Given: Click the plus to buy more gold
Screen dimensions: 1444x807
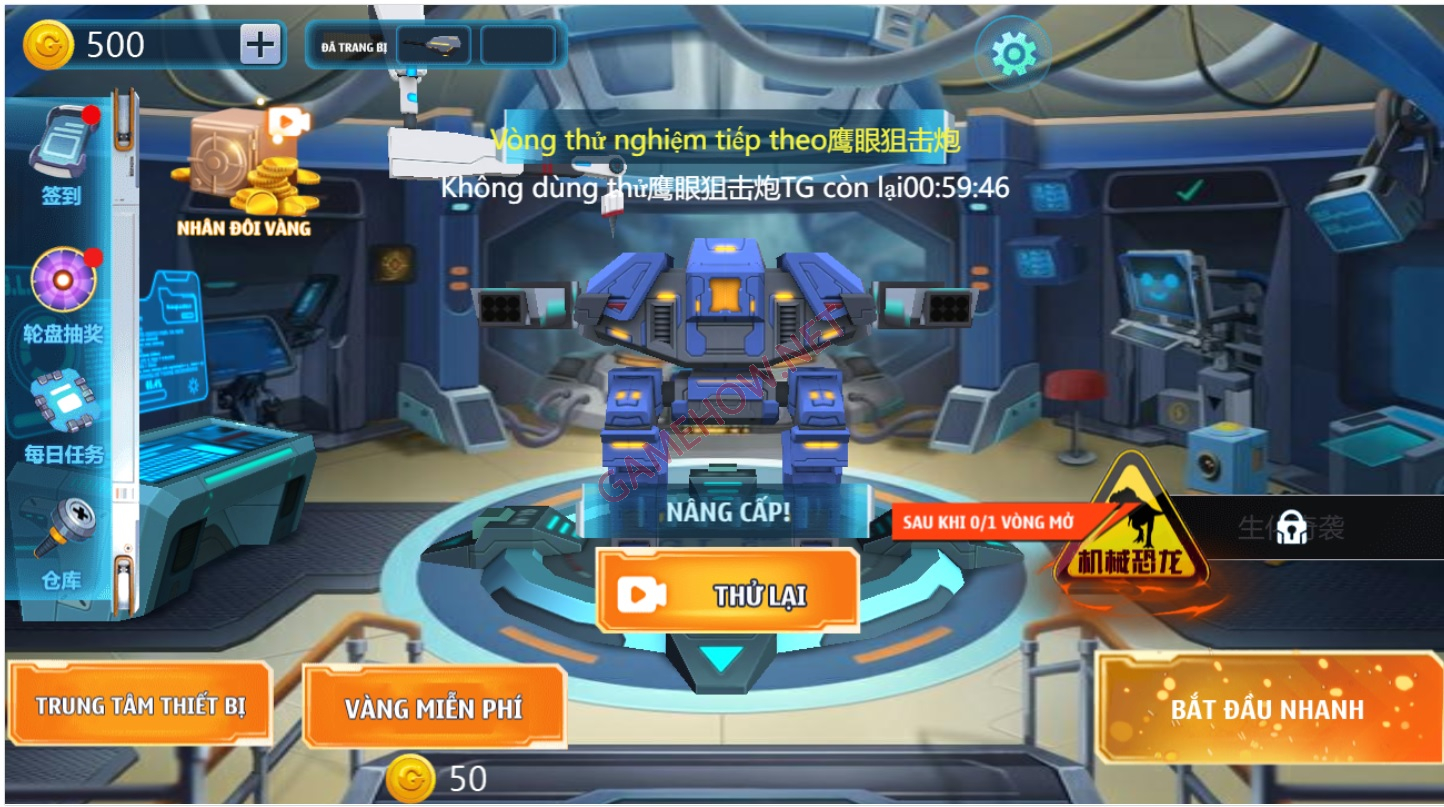Looking at the screenshot, I should pyautogui.click(x=261, y=43).
